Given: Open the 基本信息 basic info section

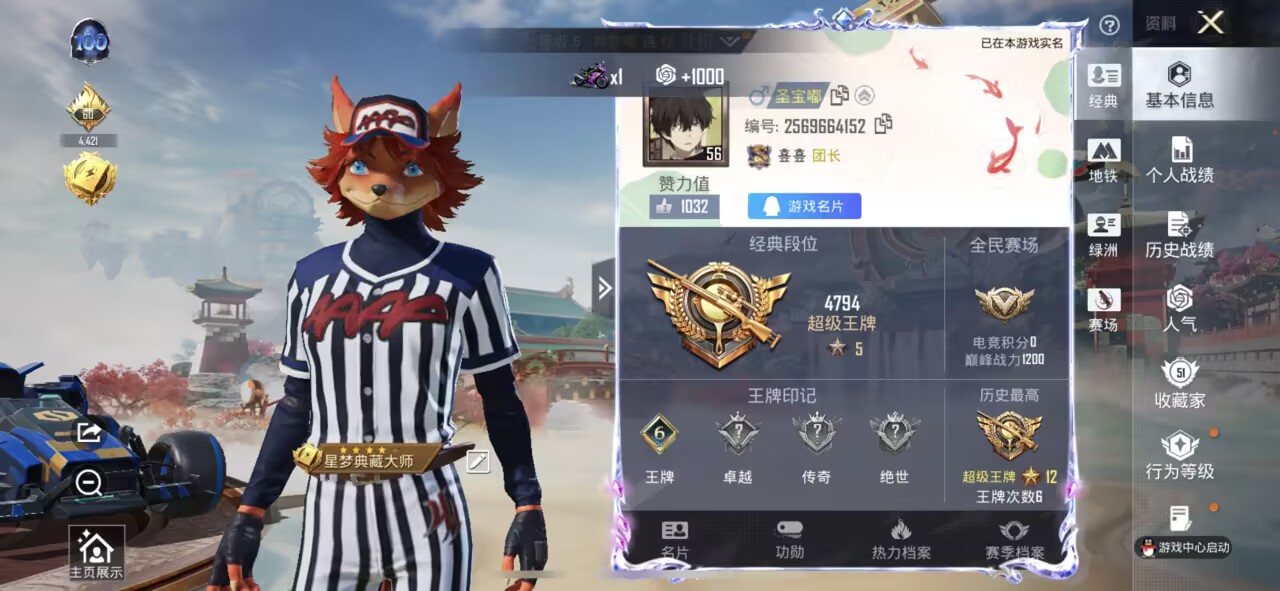Looking at the screenshot, I should pos(1180,85).
